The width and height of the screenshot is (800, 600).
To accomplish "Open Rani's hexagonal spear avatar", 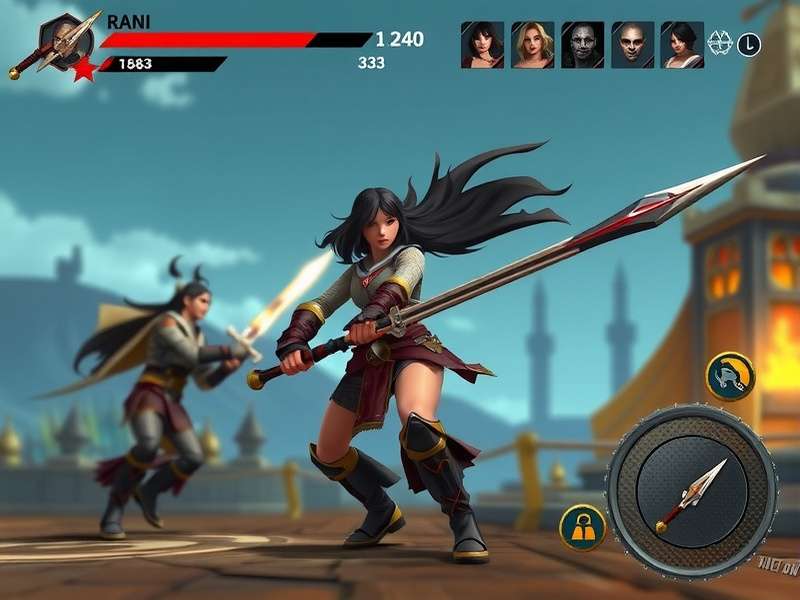I will tap(66, 42).
